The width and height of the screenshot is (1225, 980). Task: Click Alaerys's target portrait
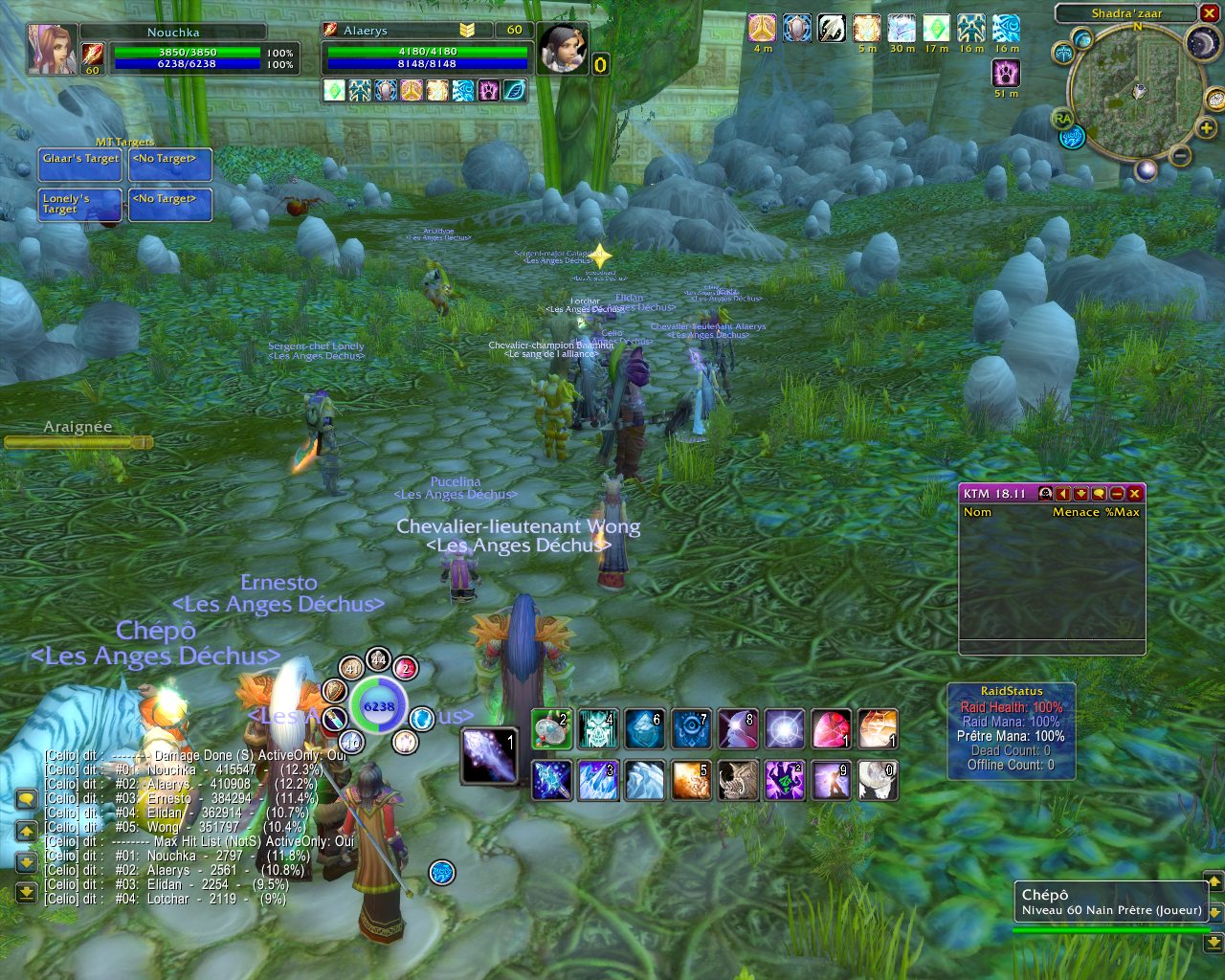[562, 48]
